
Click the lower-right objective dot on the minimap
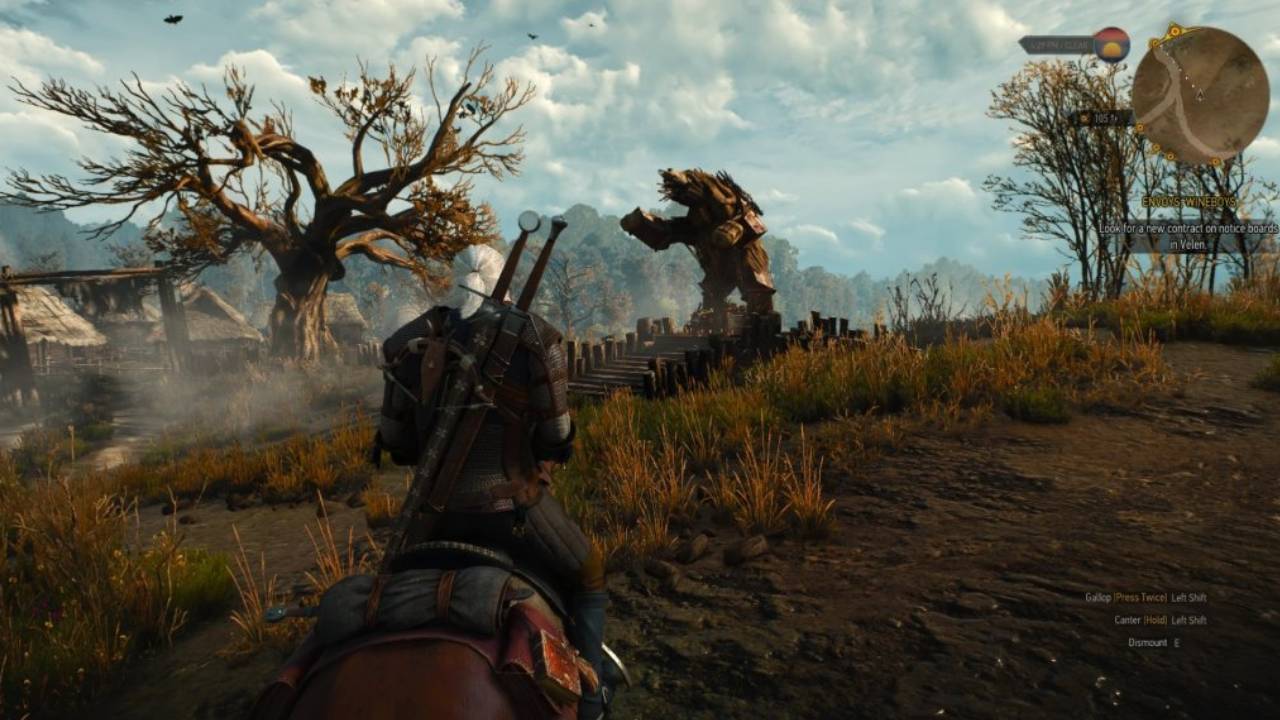point(1215,161)
